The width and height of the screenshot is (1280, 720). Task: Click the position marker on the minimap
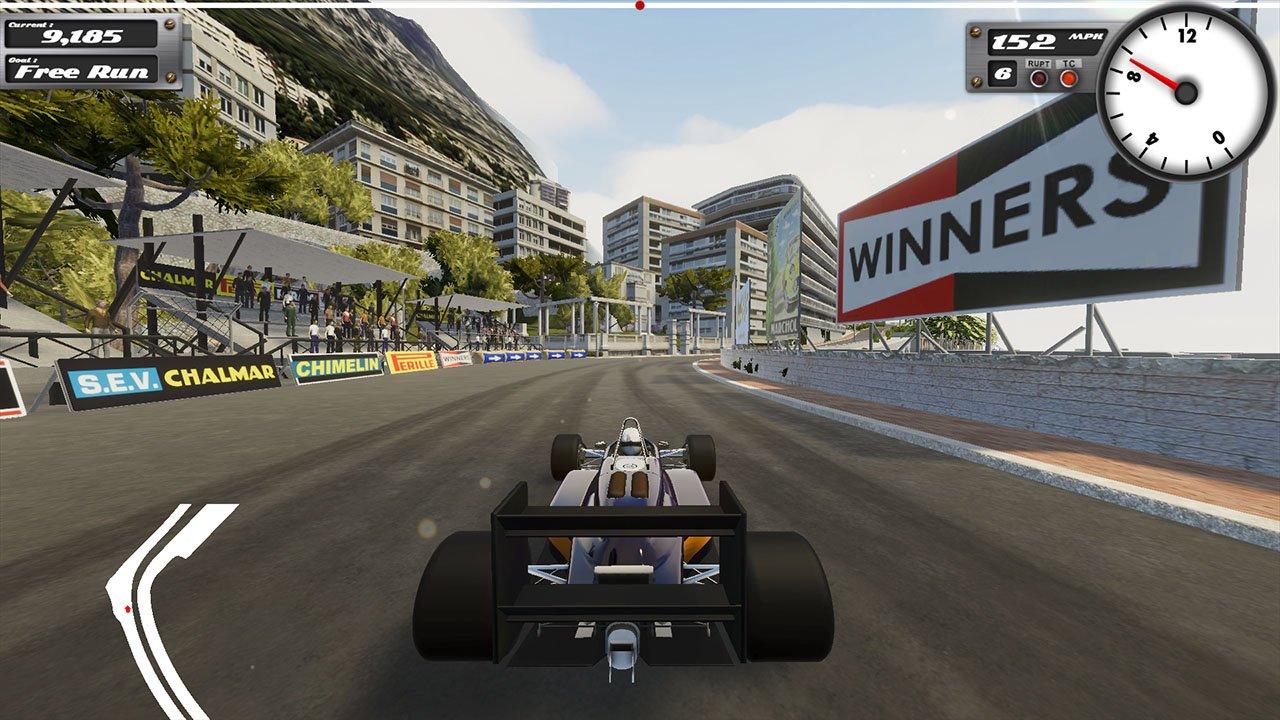pyautogui.click(x=127, y=609)
